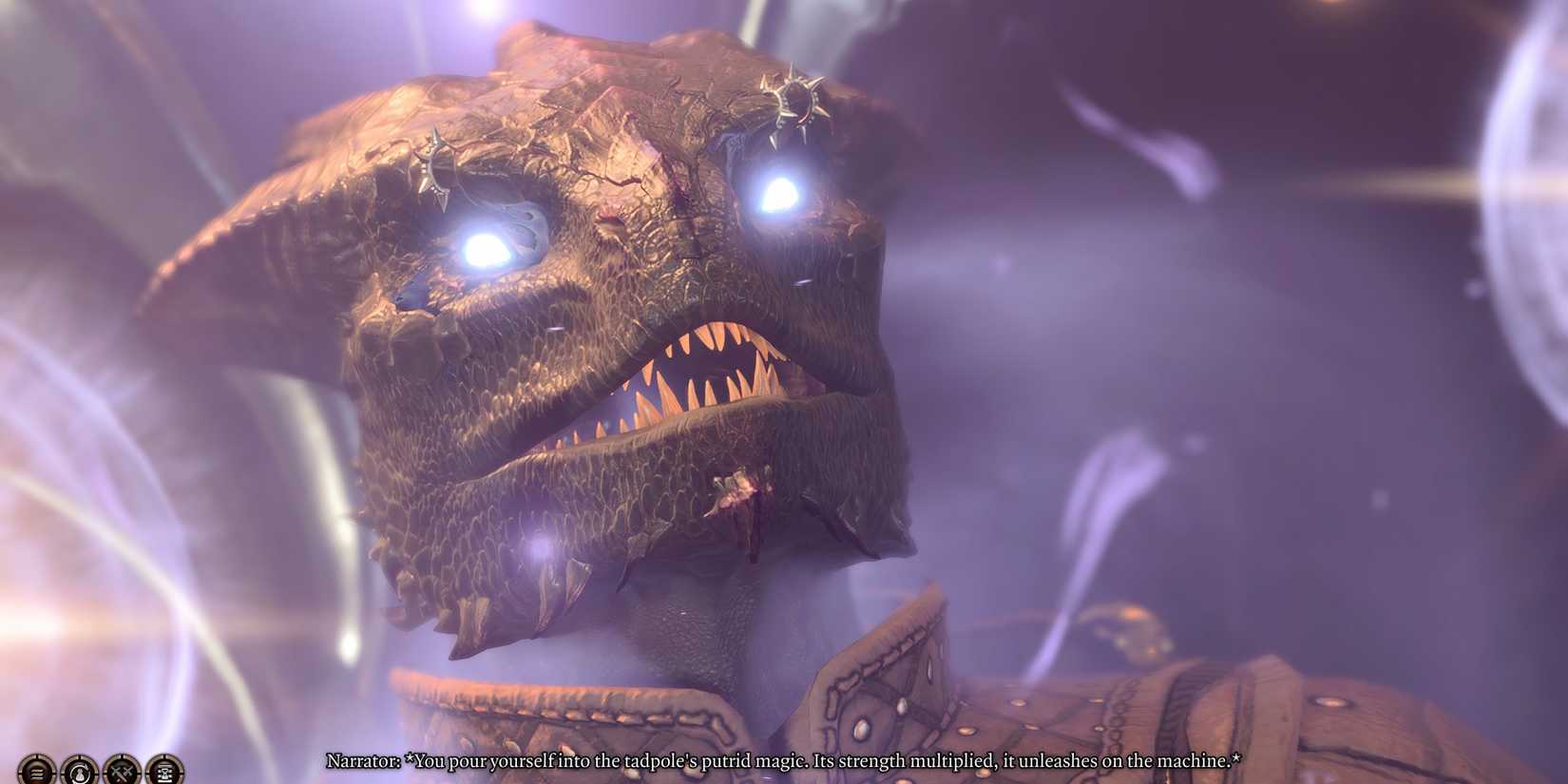
Task: Toggle turn-based mode via the hourglass emblem
Action: click(x=163, y=772)
